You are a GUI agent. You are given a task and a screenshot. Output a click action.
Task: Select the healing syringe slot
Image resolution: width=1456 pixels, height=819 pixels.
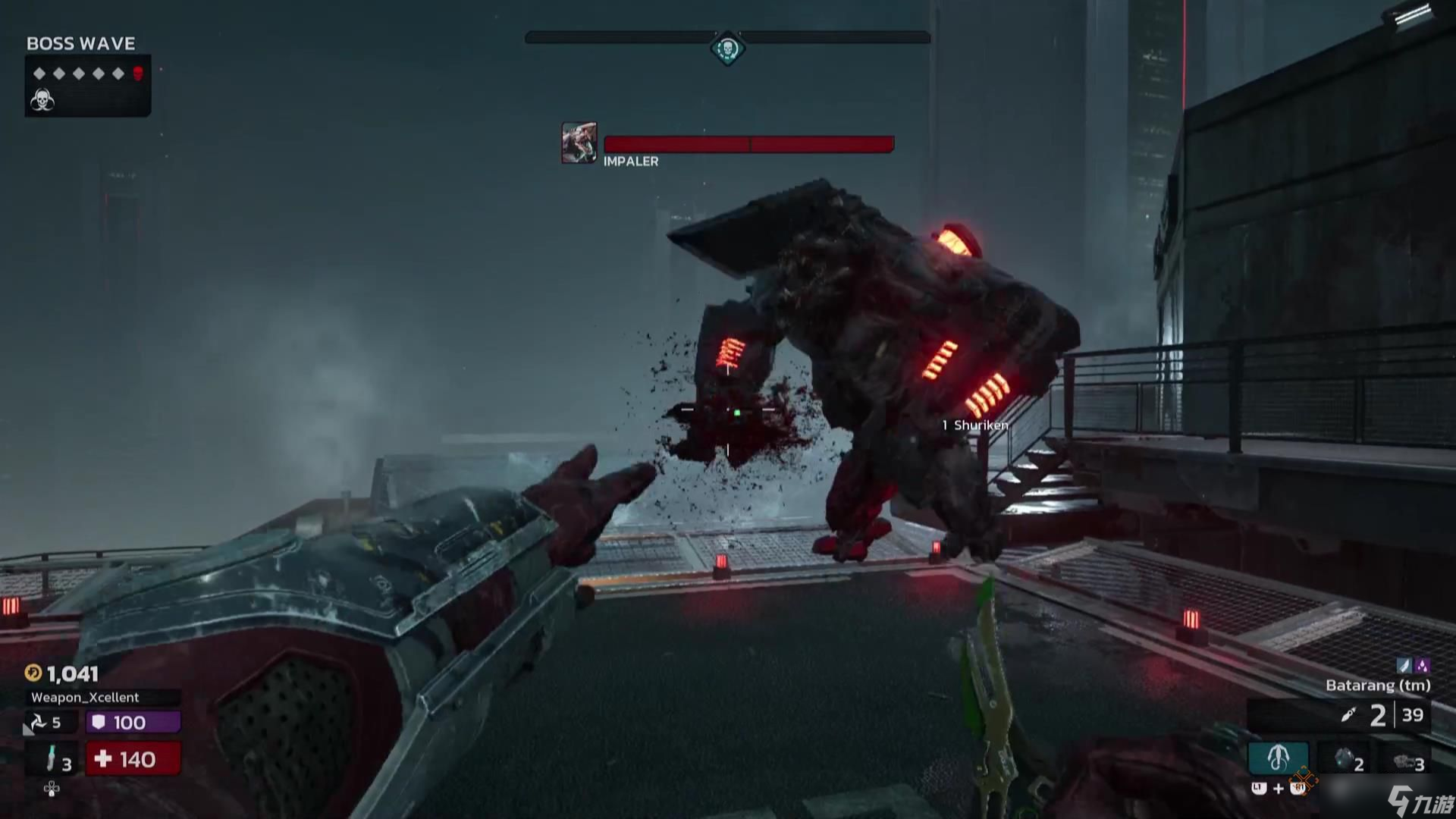click(52, 758)
